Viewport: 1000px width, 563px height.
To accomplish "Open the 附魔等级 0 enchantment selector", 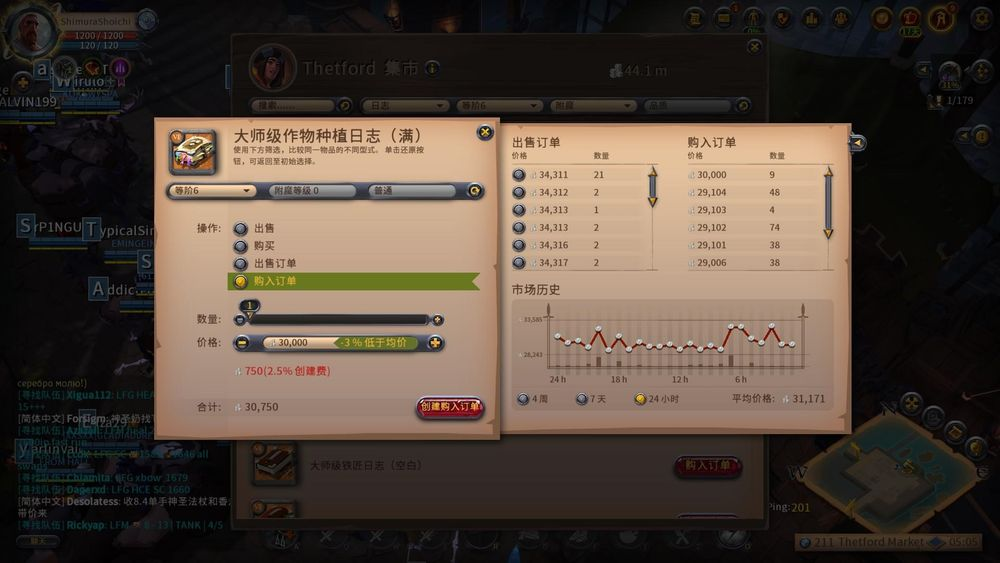I will click(312, 191).
